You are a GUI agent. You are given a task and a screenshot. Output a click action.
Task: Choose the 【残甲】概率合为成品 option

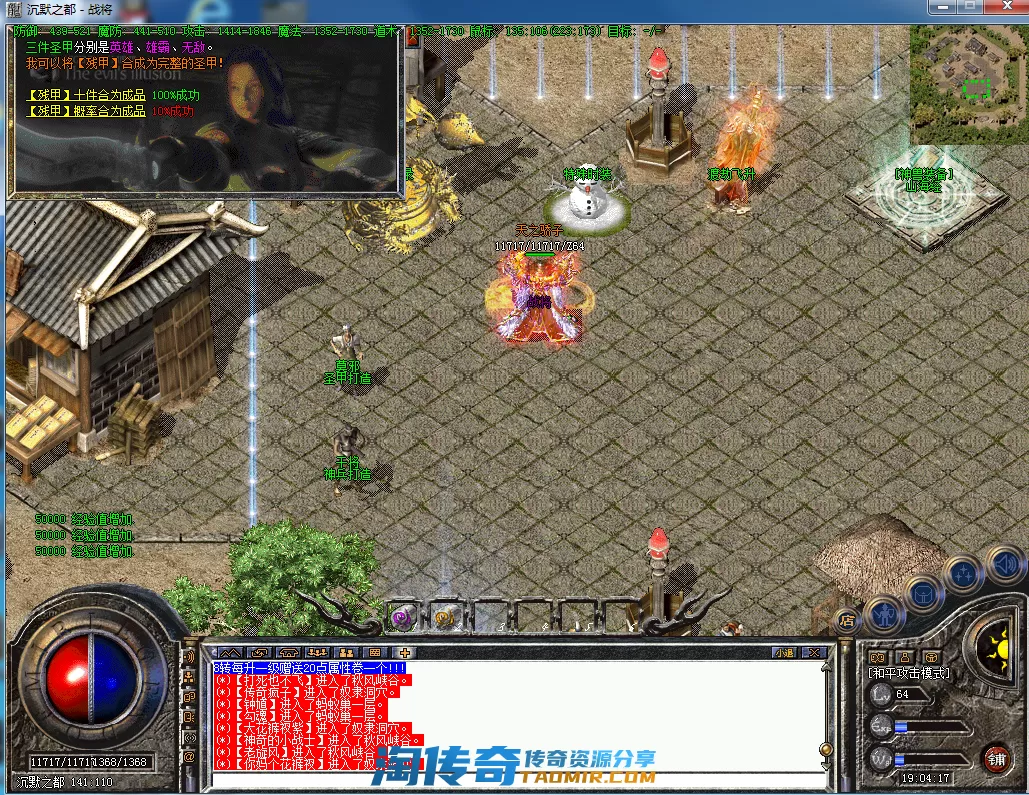tap(86, 111)
